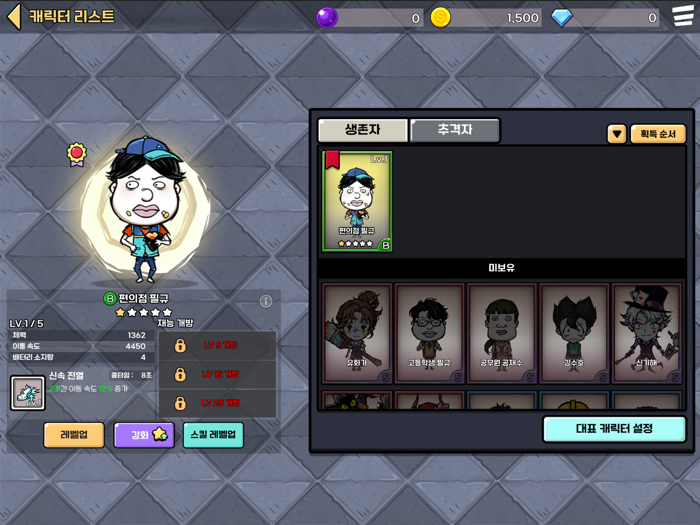Choose the 고등학생 필규 character card

429,333
